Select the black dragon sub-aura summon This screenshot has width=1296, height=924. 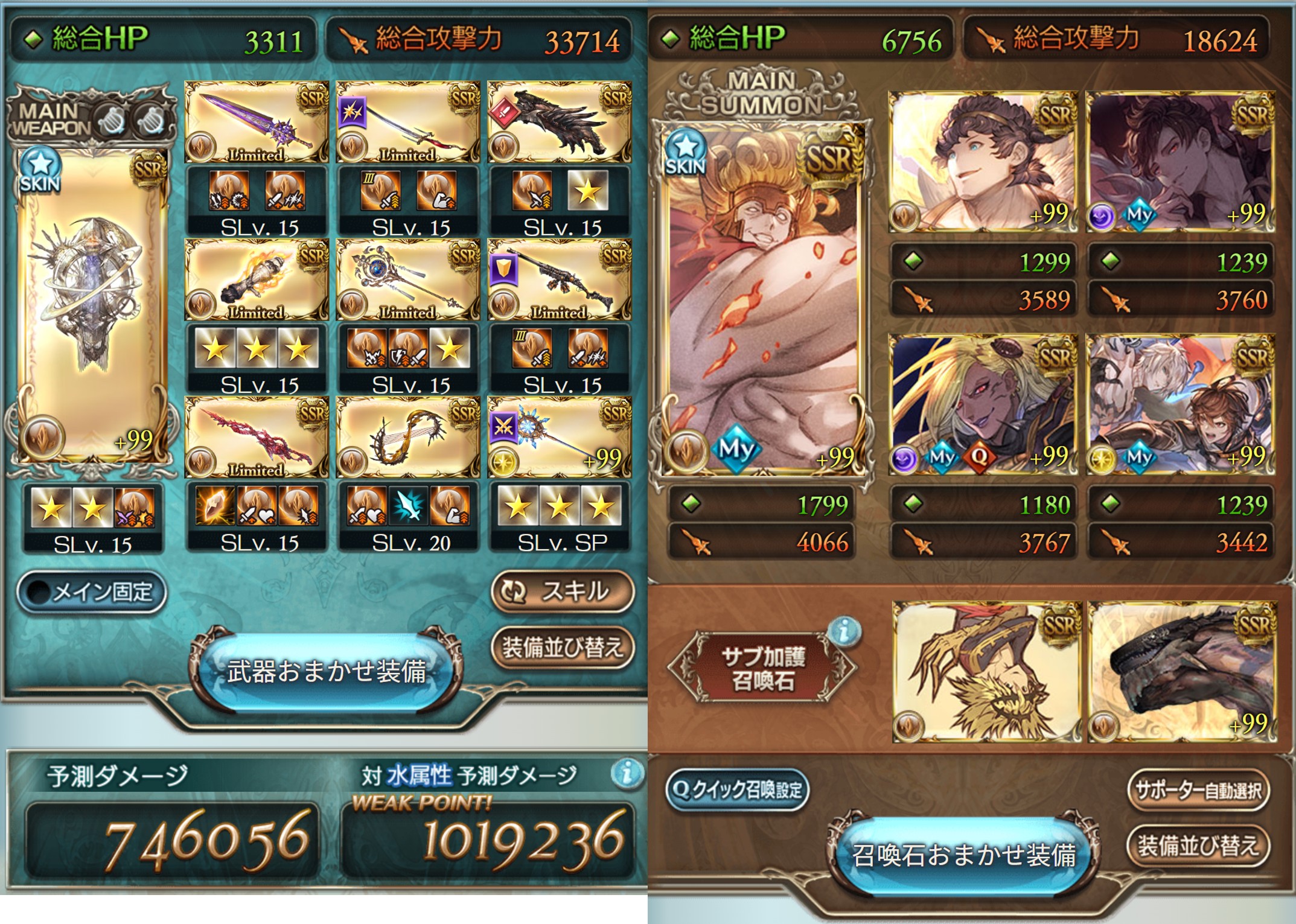[x=1181, y=672]
